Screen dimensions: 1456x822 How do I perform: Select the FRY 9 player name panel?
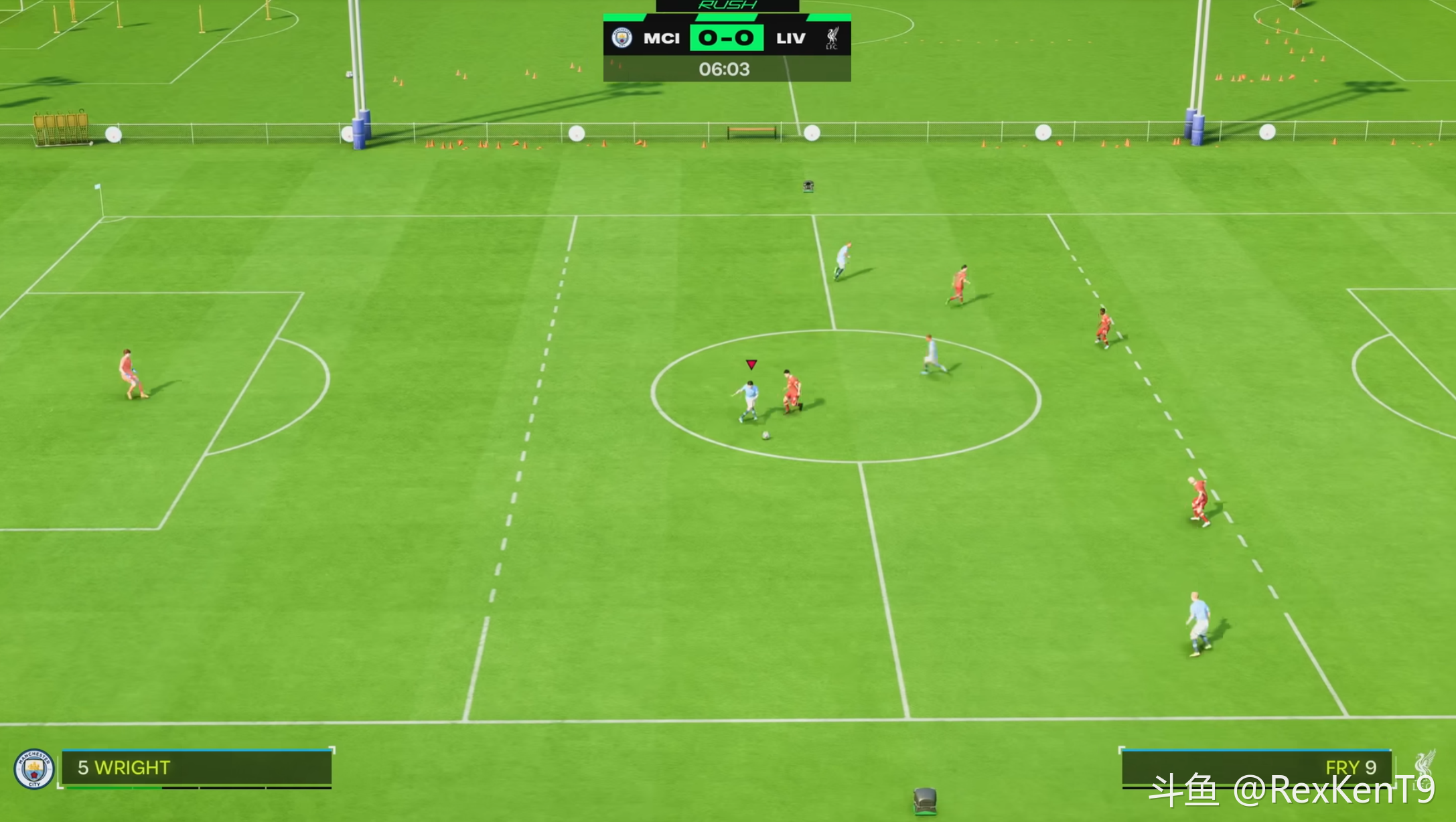pos(1256,767)
